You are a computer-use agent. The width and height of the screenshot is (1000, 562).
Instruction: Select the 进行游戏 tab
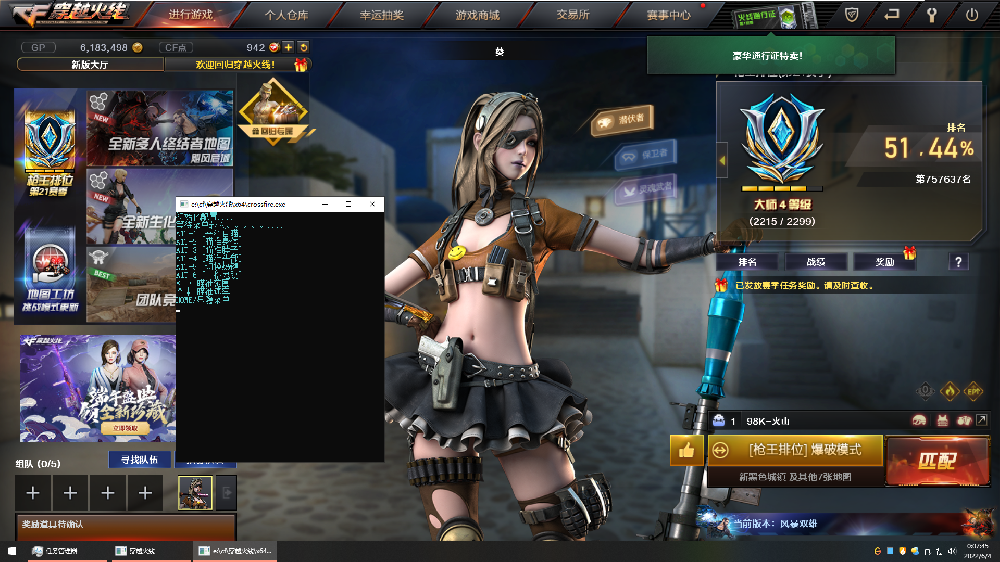click(193, 15)
